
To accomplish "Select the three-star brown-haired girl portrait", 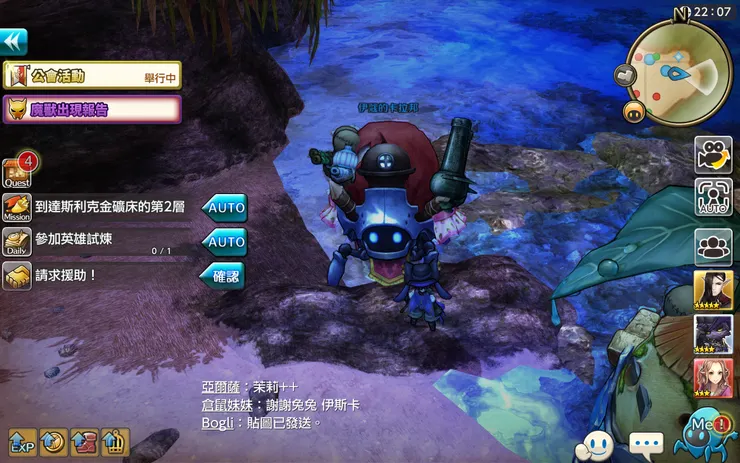I will click(713, 378).
